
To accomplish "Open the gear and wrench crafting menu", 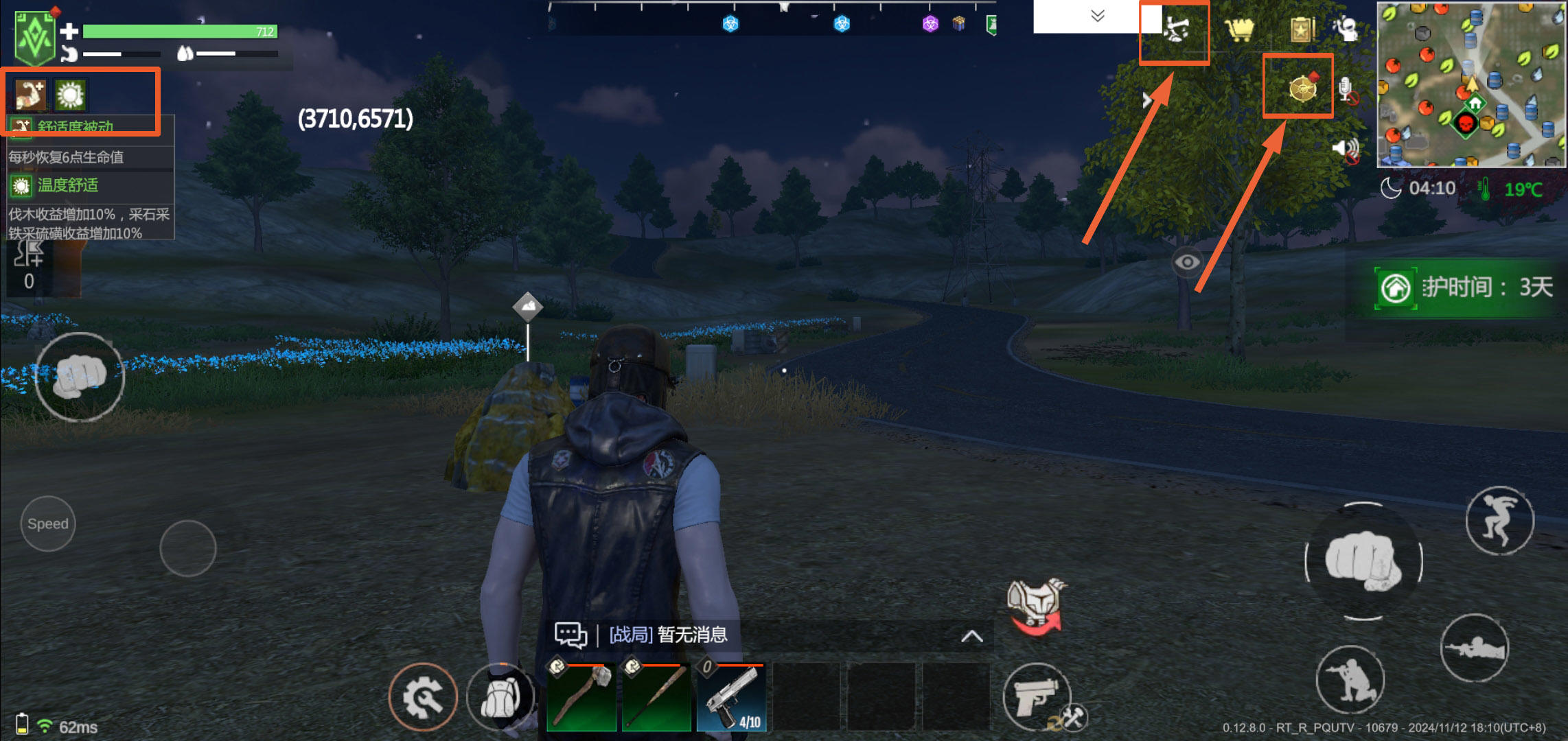I will tap(423, 698).
